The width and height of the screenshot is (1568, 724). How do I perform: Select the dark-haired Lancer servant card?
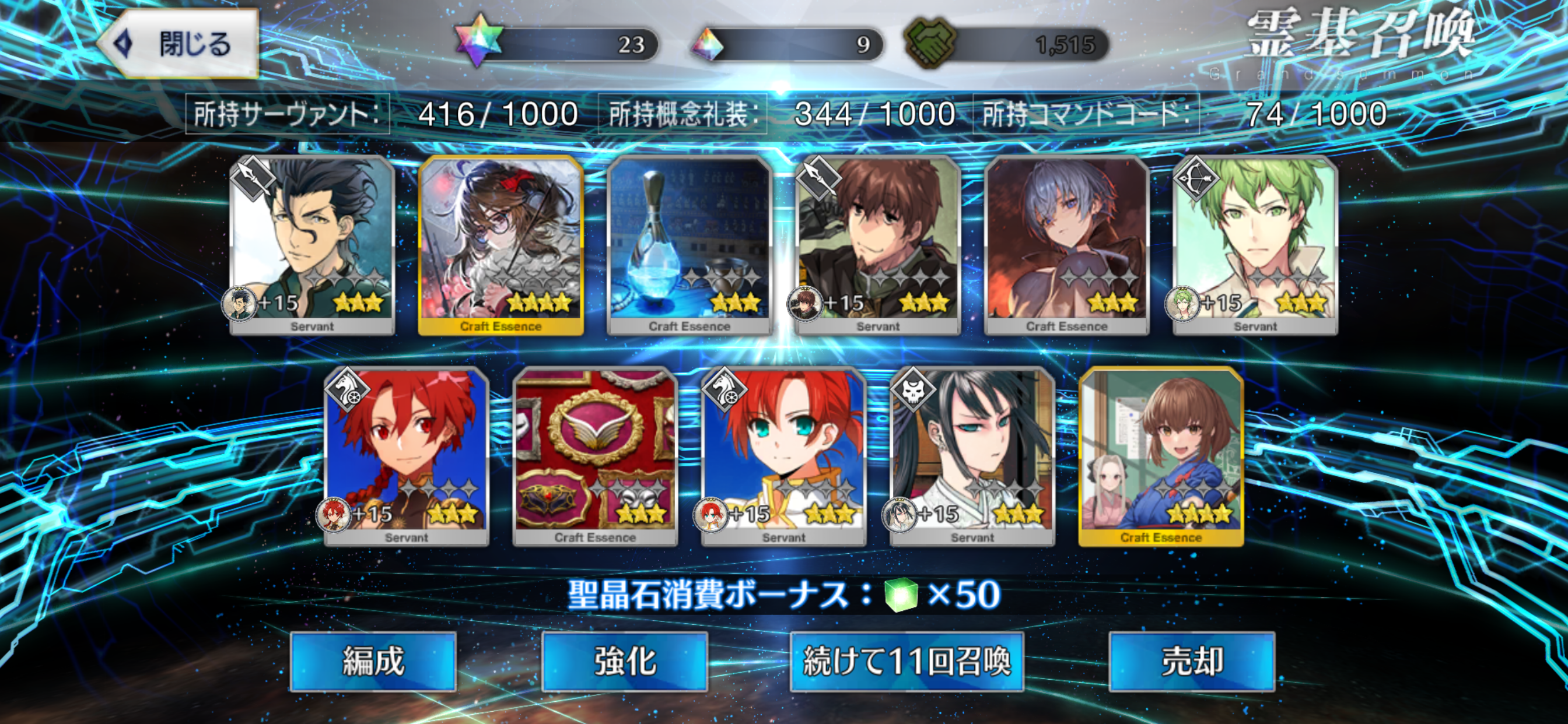click(312, 243)
